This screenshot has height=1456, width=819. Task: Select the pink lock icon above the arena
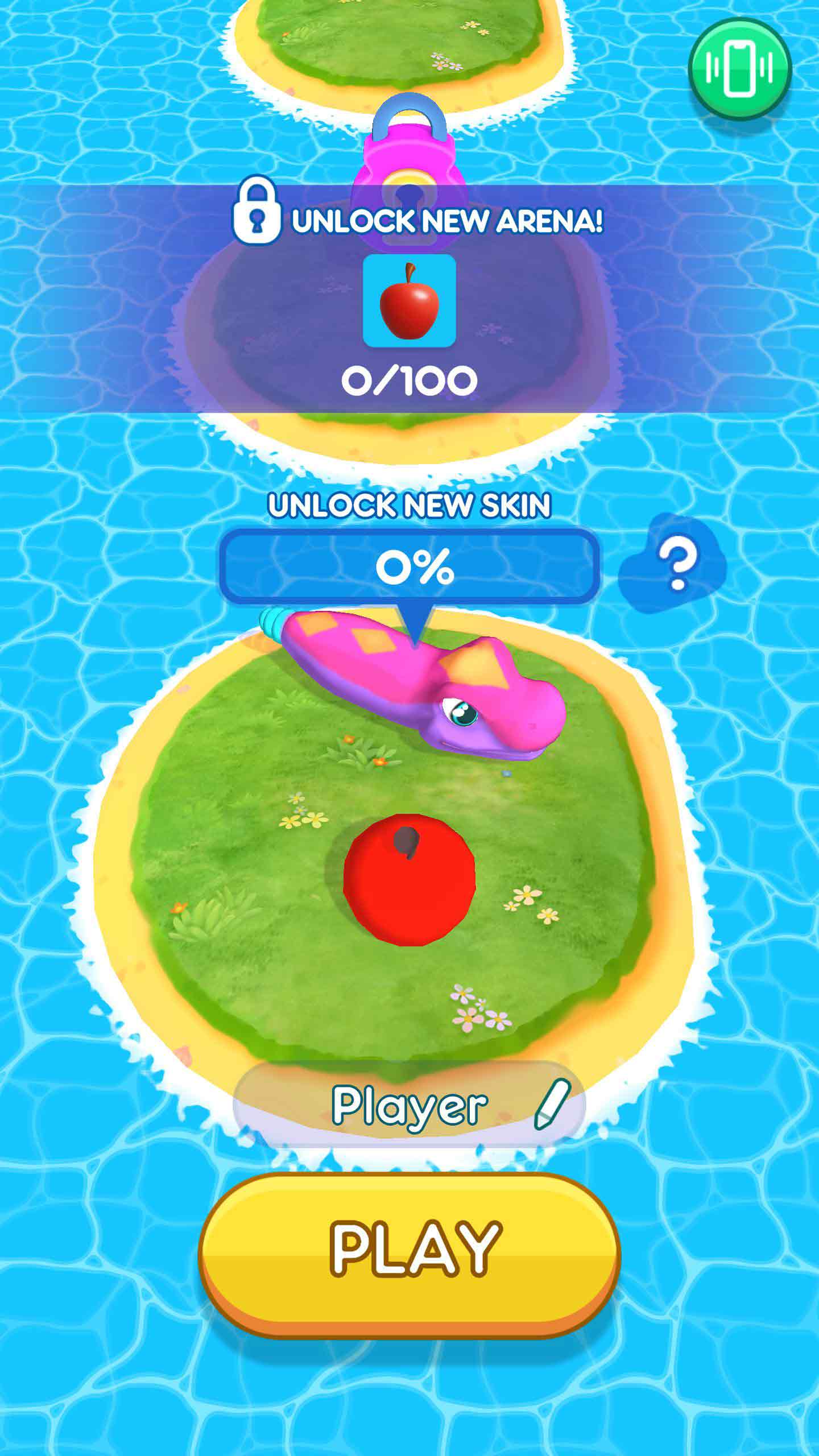click(409, 165)
